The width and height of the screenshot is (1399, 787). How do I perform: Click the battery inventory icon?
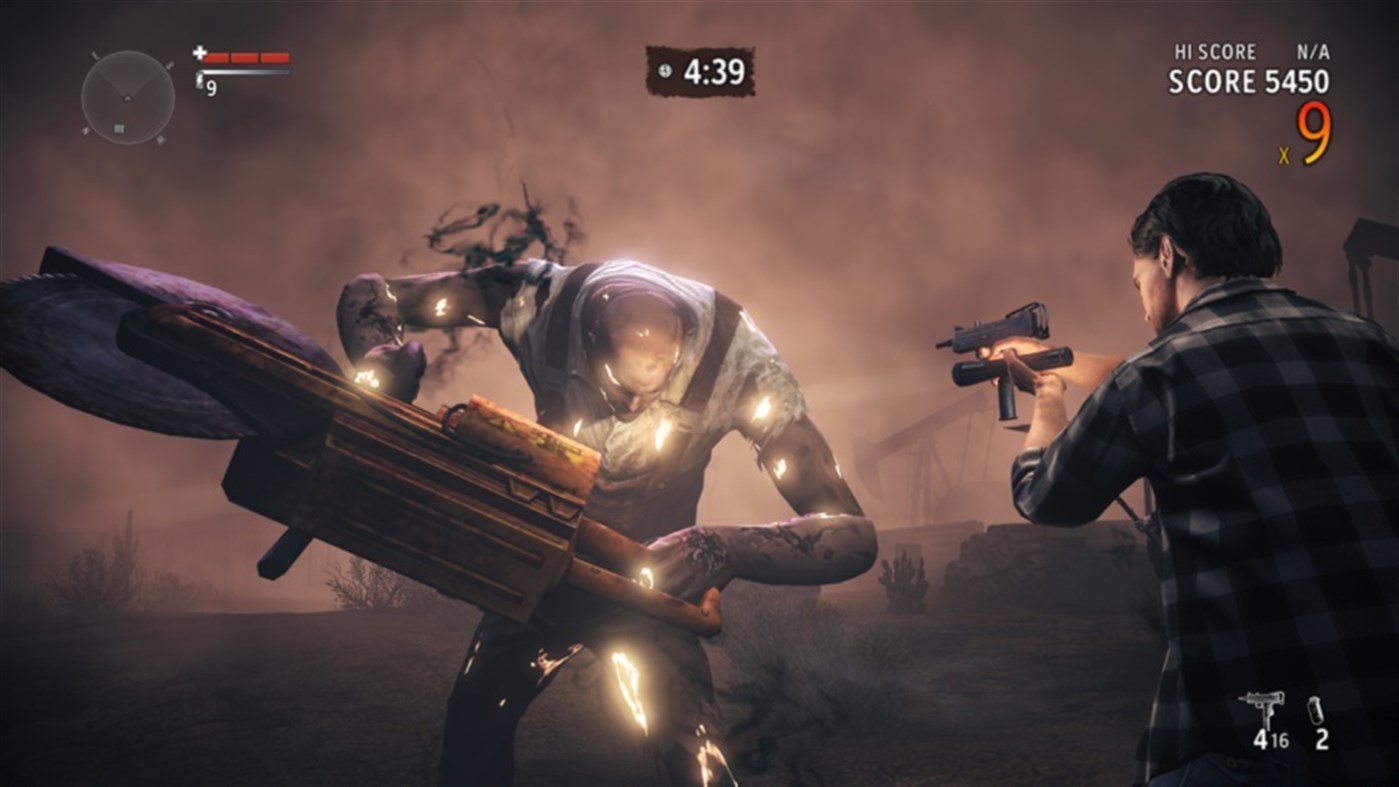(x=1315, y=710)
